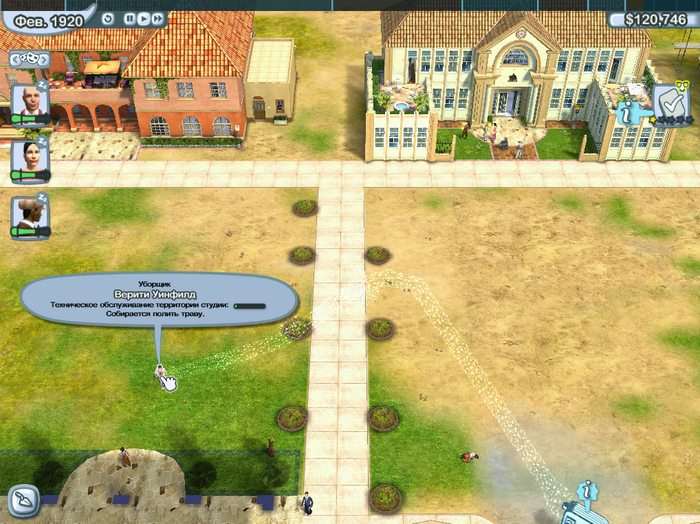Click the left arrow on the theater-masks selector
This screenshot has width=700, height=524.
(x=14, y=60)
